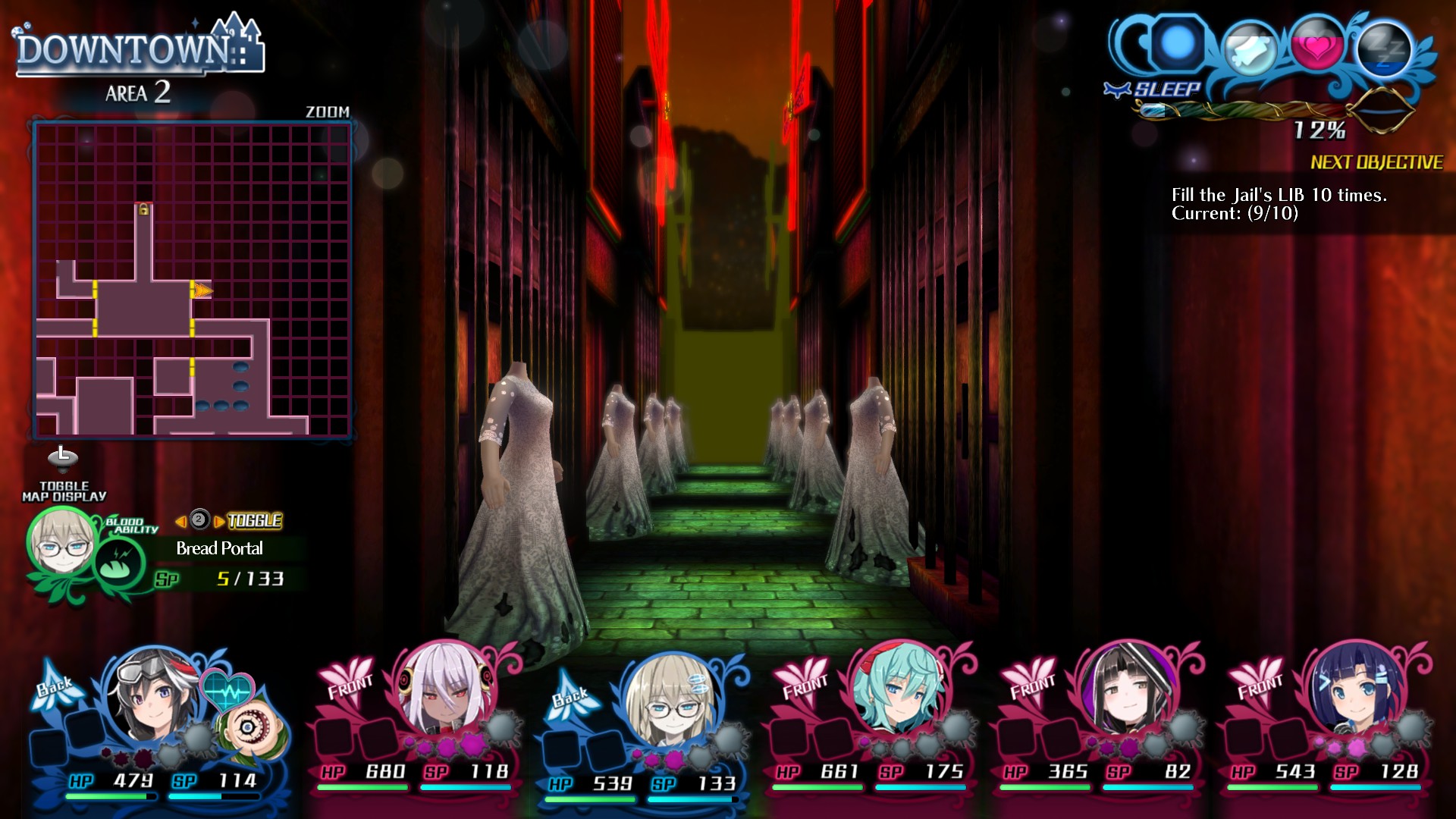Click the locked door marker on minimap
1456x819 pixels.
click(x=143, y=209)
